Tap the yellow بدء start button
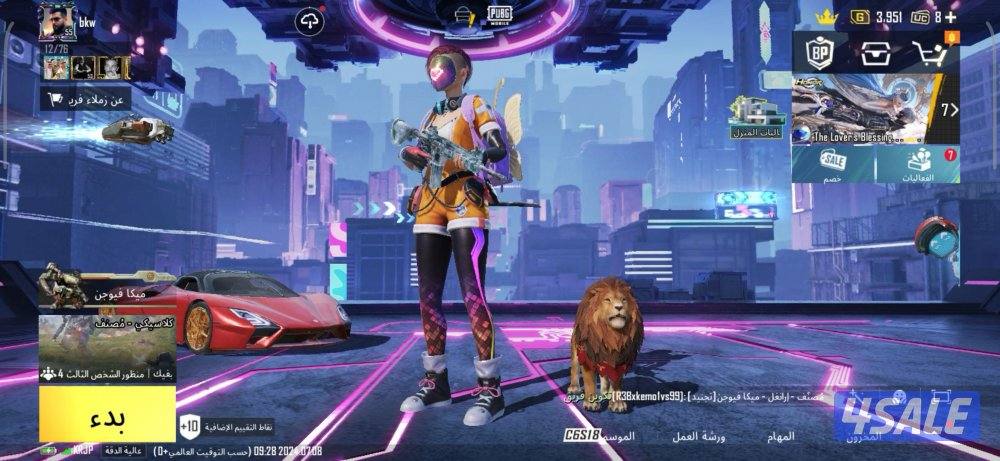This screenshot has height=461, width=1000. [107, 413]
